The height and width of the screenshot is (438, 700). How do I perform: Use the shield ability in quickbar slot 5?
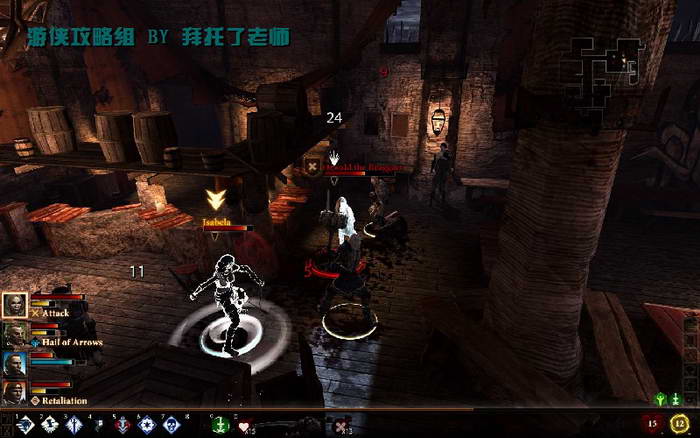point(123,426)
